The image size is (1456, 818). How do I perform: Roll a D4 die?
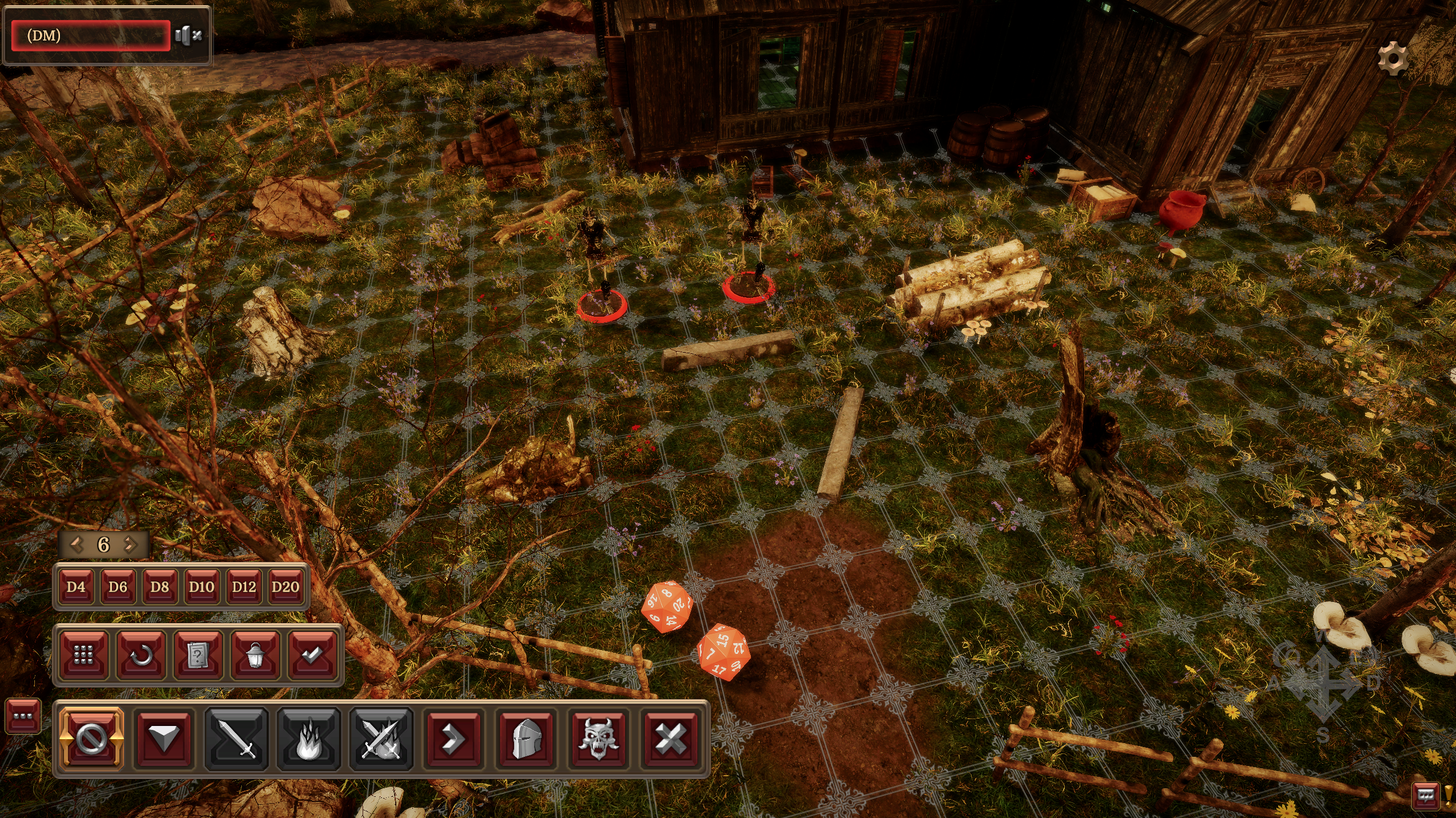click(x=76, y=586)
